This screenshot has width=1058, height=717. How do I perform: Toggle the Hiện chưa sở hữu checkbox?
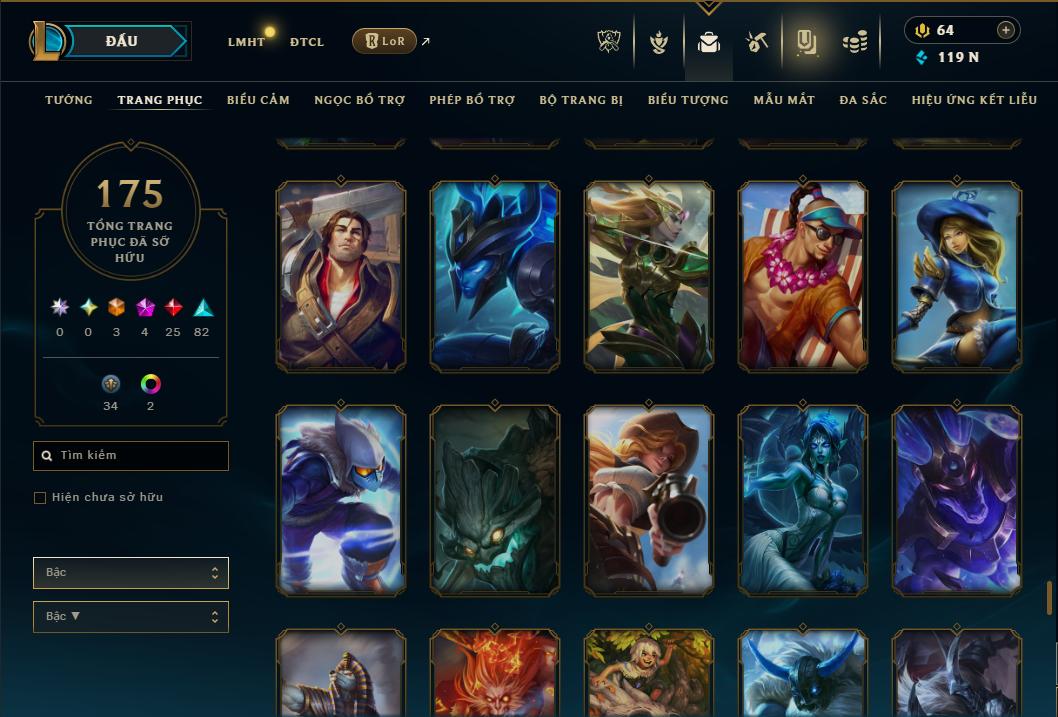pyautogui.click(x=40, y=498)
